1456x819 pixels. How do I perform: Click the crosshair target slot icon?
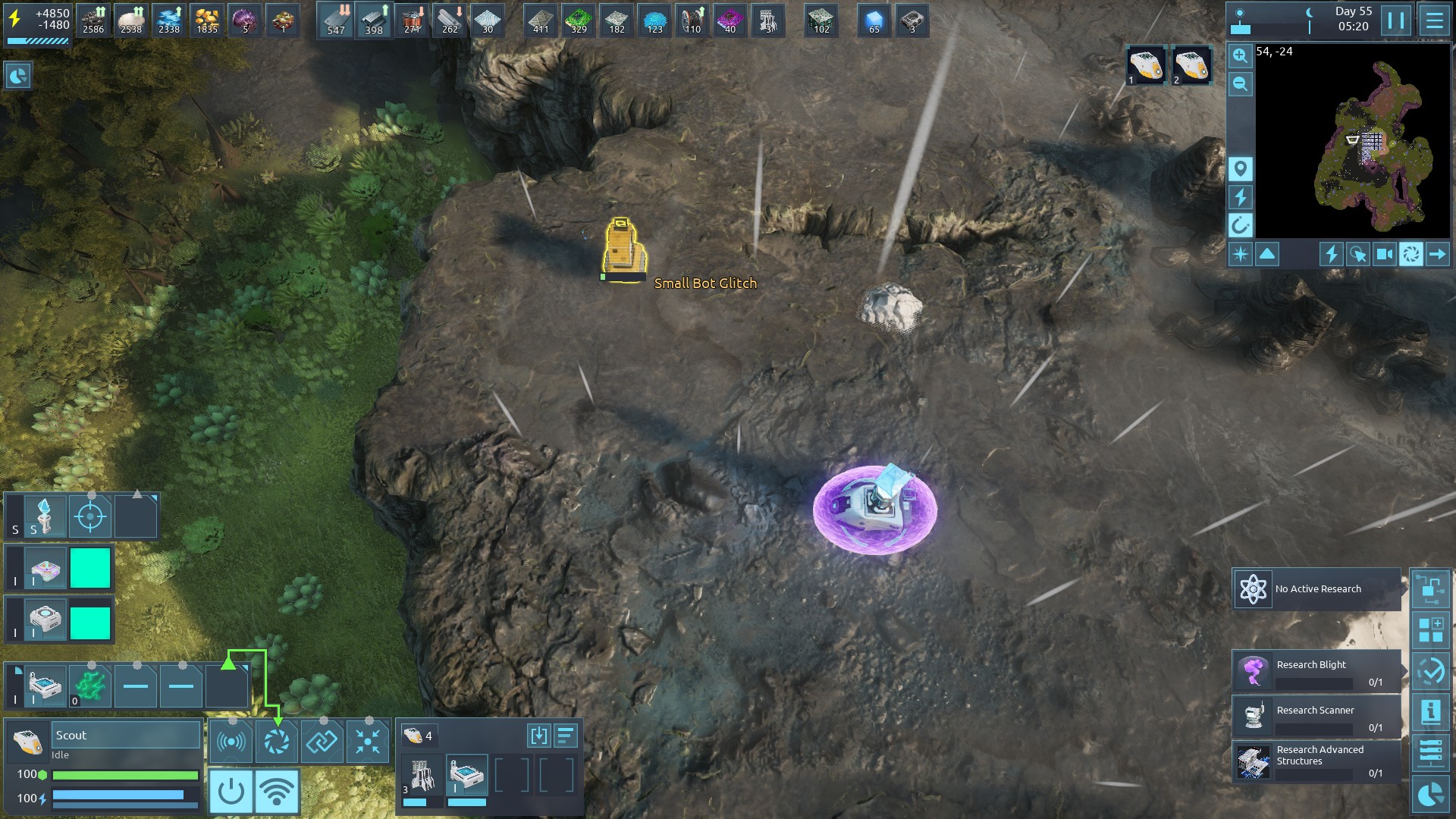(x=90, y=517)
